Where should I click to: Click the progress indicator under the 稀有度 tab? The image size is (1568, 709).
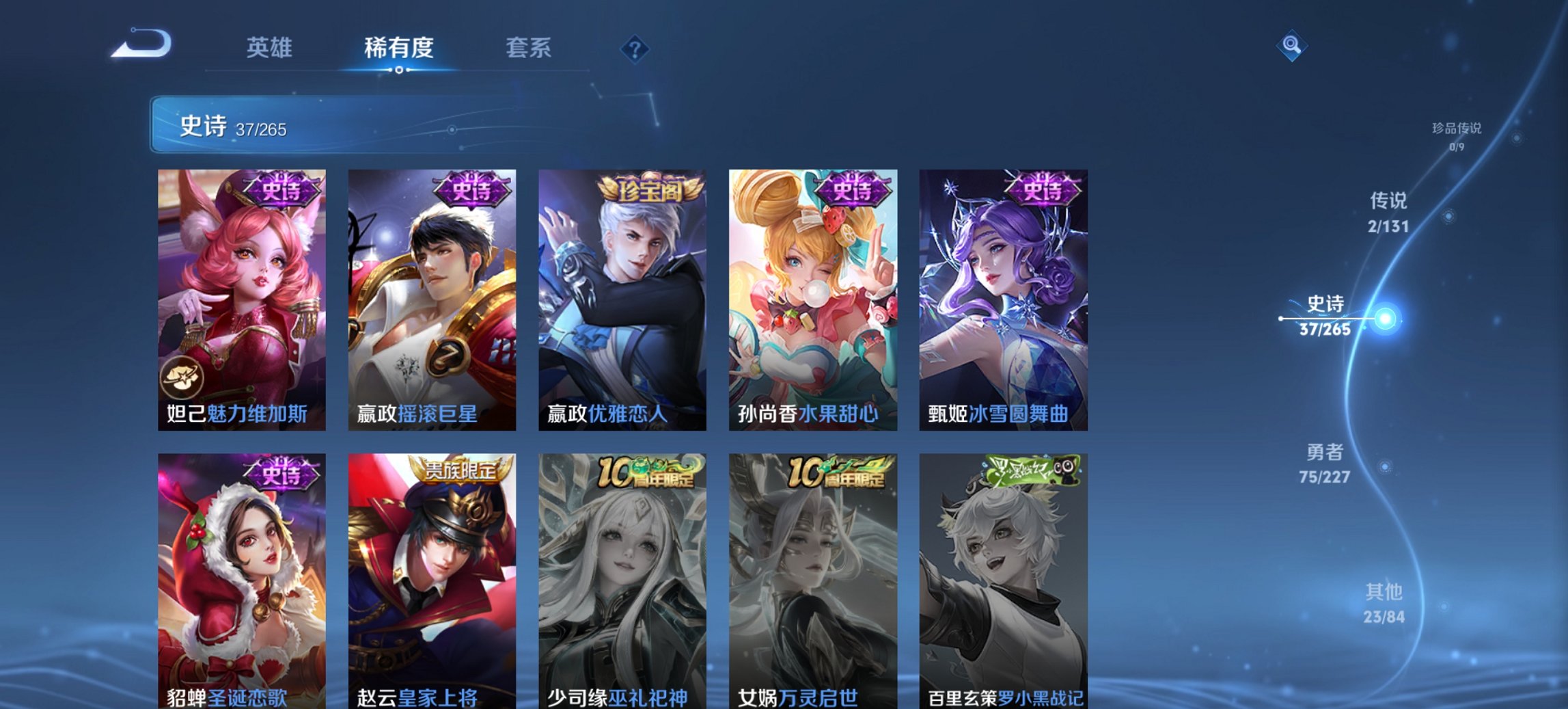399,69
